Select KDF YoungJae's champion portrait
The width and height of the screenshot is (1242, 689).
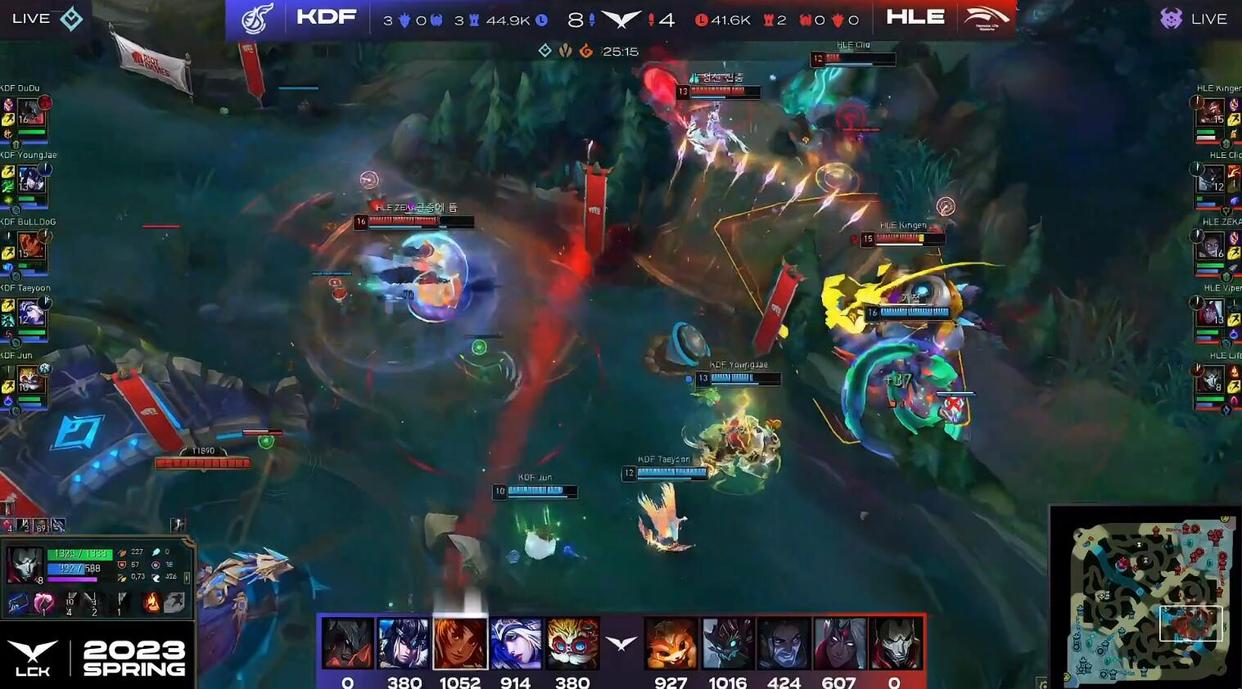click(x=30, y=180)
